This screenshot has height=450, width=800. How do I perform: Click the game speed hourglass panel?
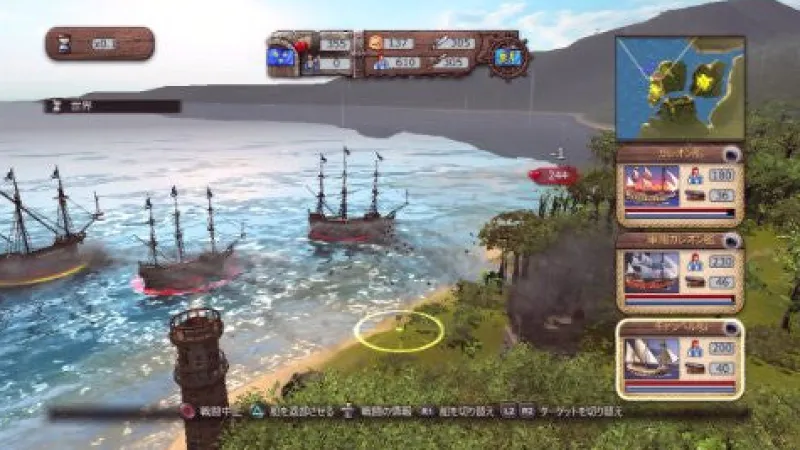coord(100,43)
